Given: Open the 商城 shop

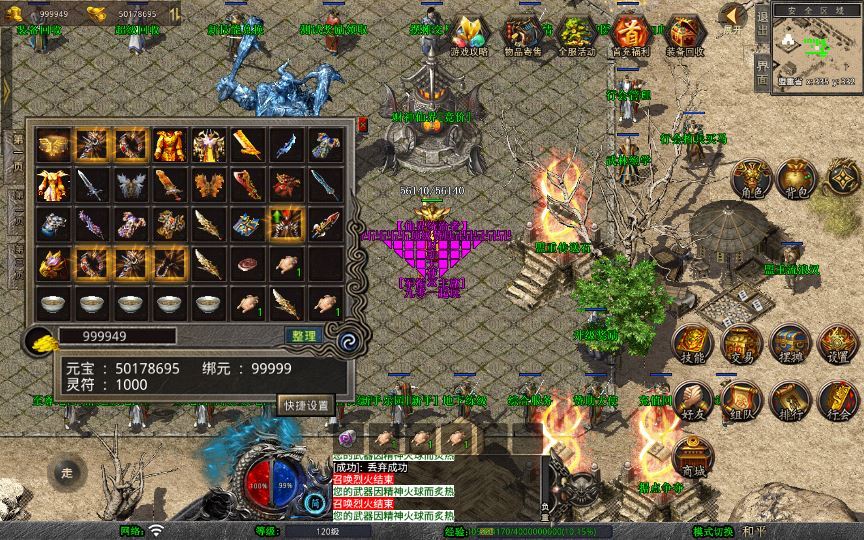Looking at the screenshot, I should click(x=692, y=456).
